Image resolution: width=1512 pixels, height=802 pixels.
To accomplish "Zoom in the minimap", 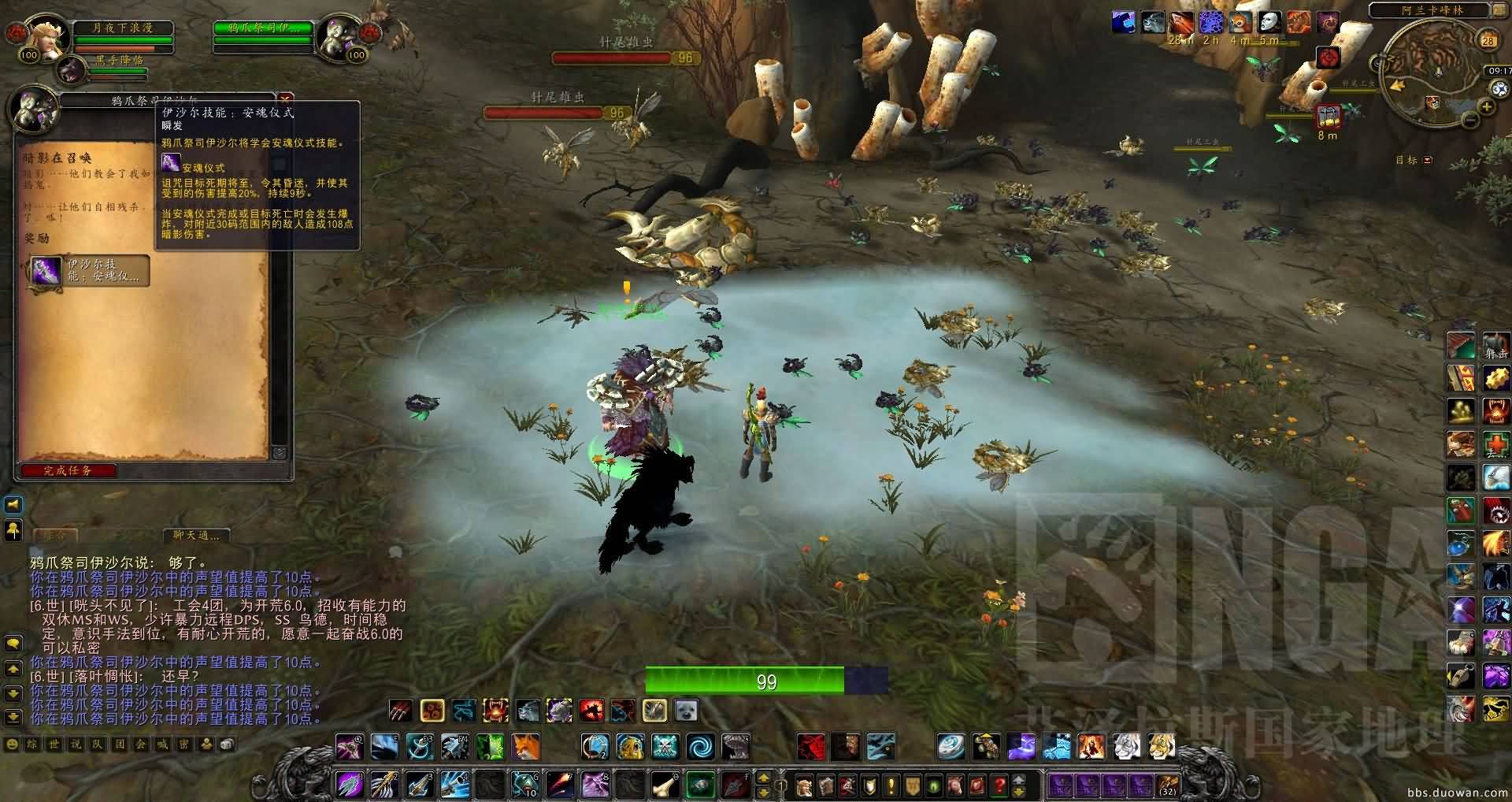I will point(1487,106).
